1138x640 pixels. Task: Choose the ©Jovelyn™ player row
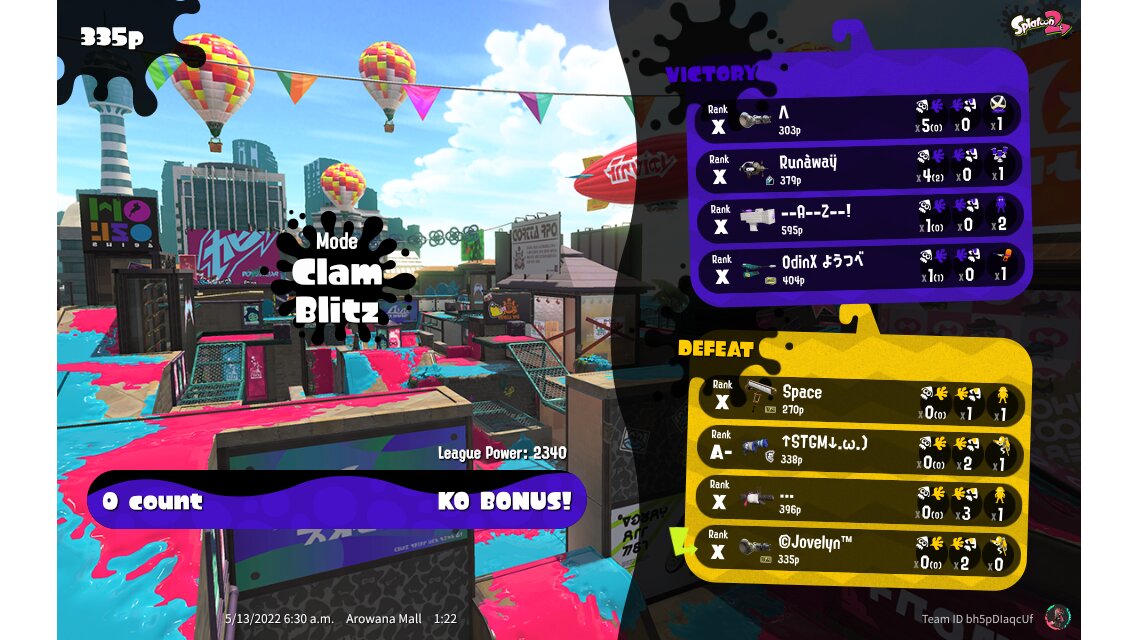[858, 551]
